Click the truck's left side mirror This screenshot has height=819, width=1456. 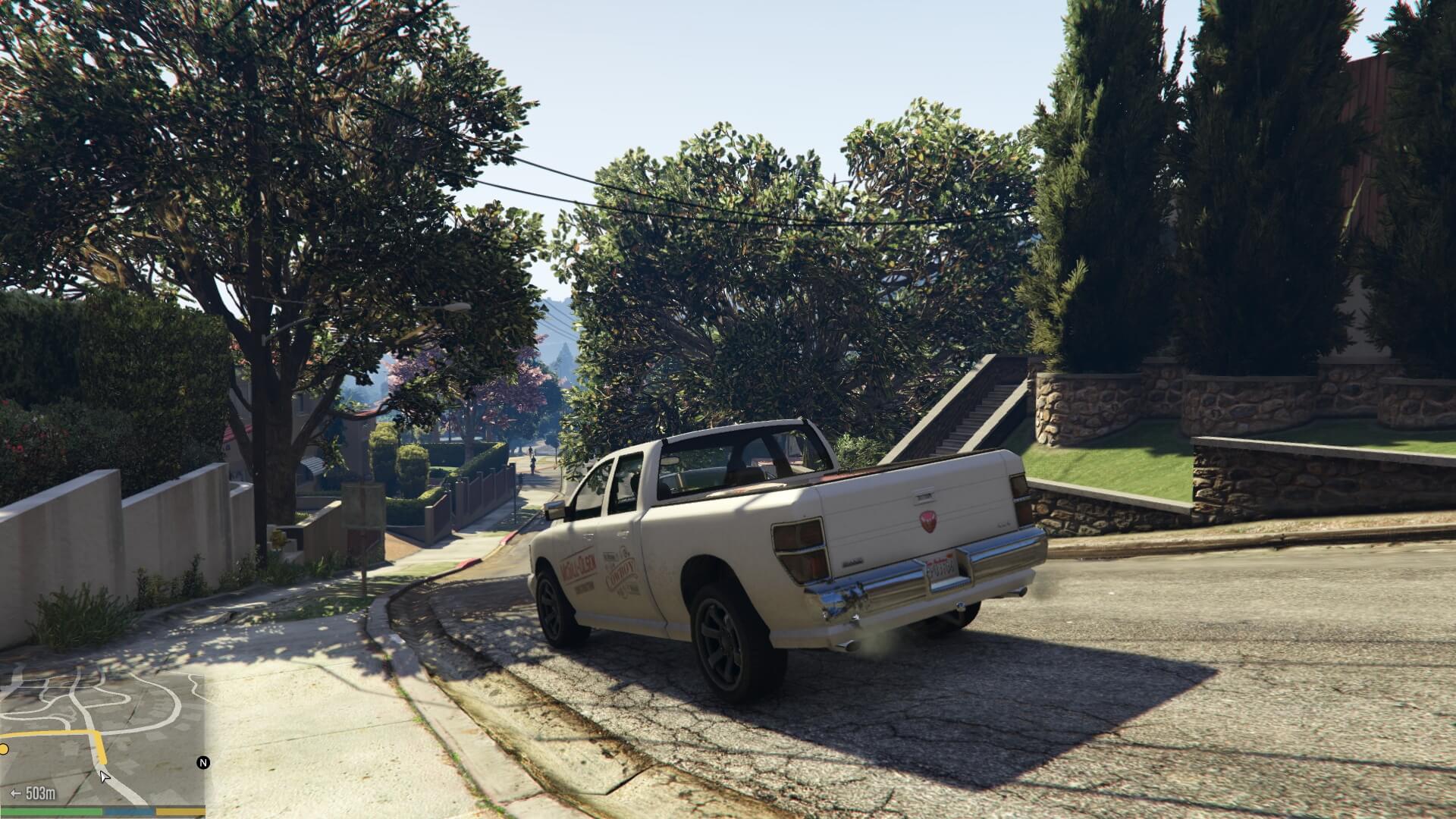[x=557, y=508]
